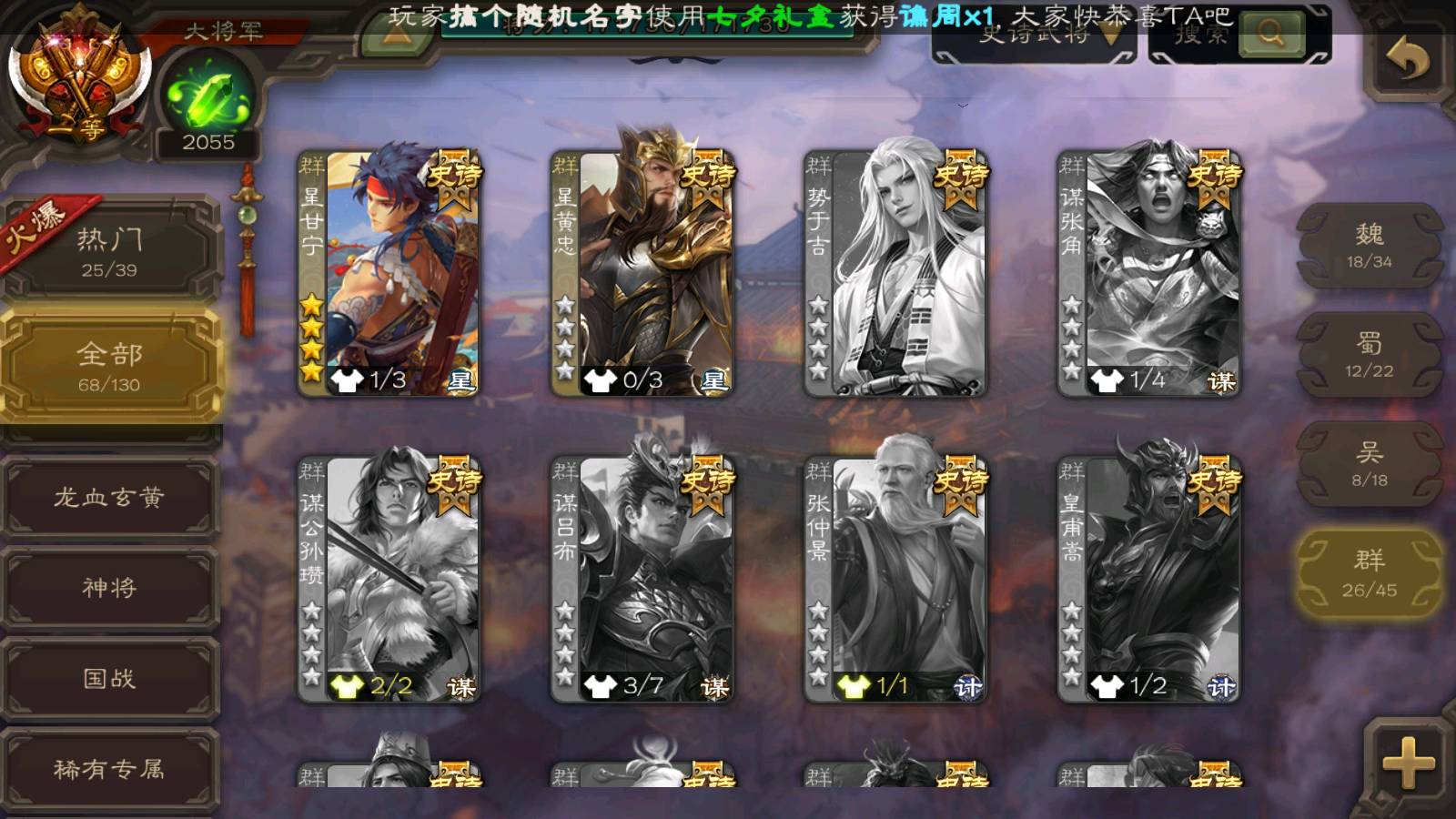This screenshot has width=1456, height=819.
Task: Open the 热门 hot heroes category
Action: (x=109, y=250)
